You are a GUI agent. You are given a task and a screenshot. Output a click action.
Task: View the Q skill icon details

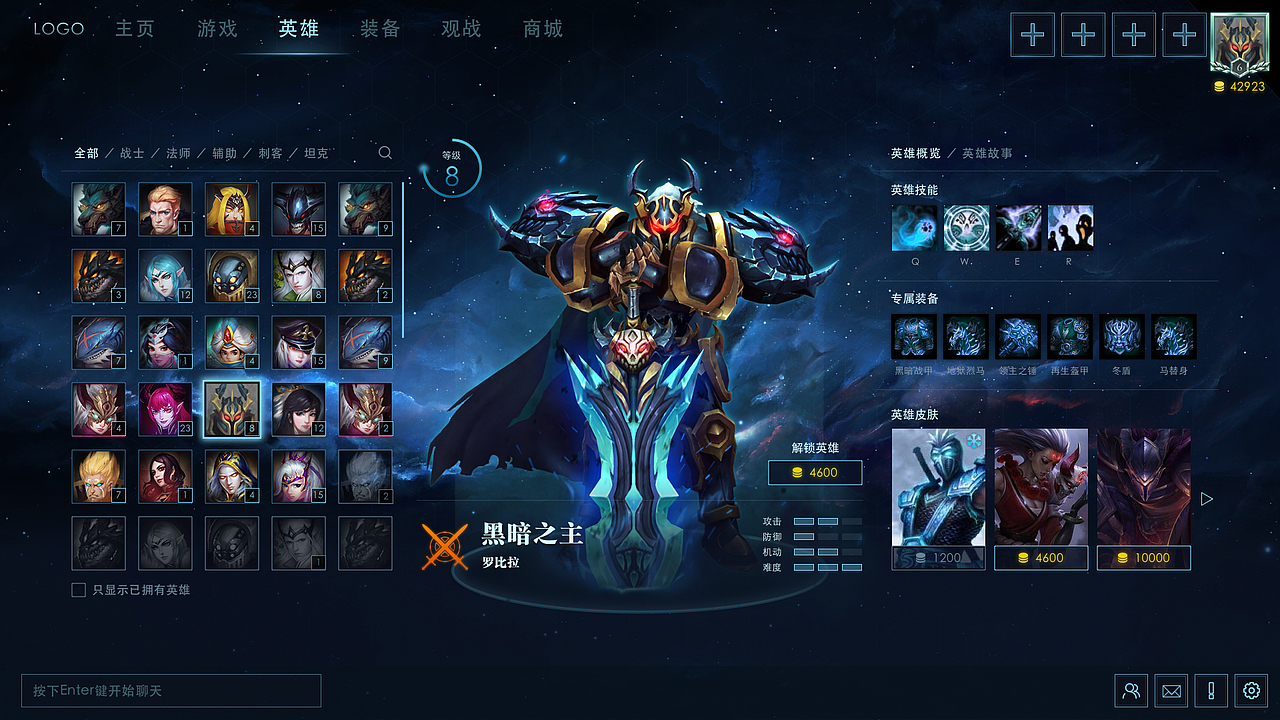(914, 228)
